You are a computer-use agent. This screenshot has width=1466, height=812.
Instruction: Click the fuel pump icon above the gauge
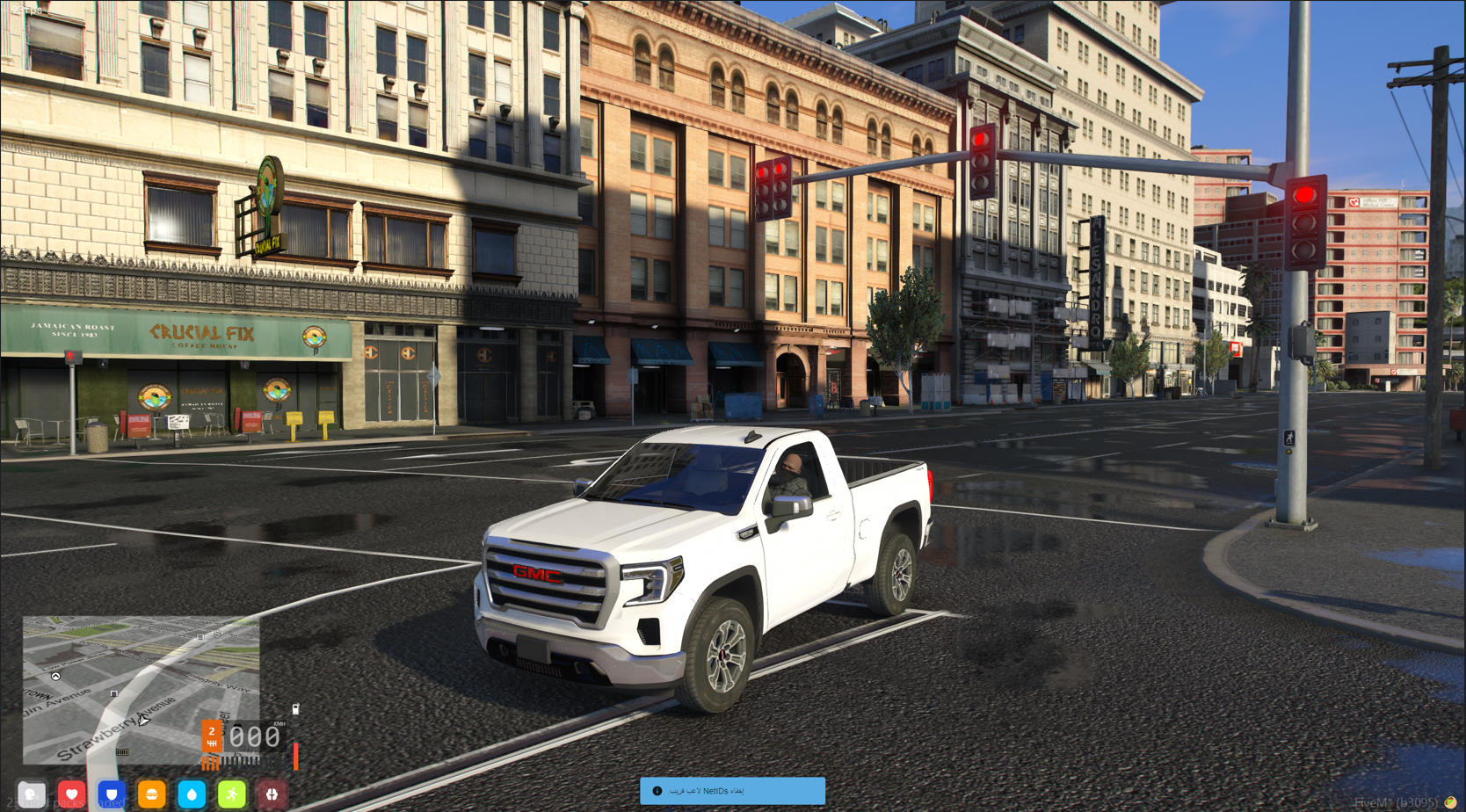[x=295, y=708]
